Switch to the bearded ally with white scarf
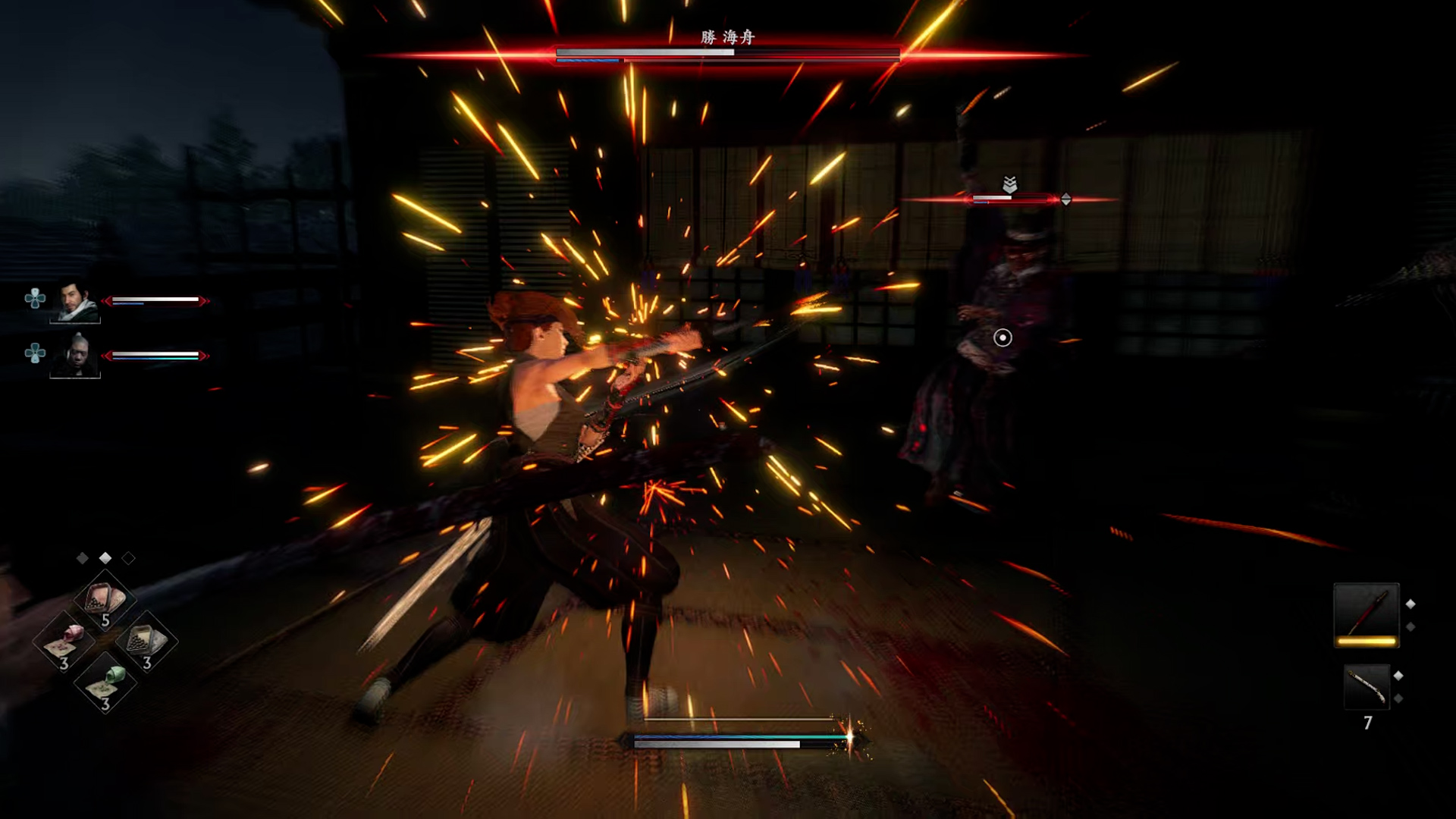The height and width of the screenshot is (819, 1456). [75, 301]
